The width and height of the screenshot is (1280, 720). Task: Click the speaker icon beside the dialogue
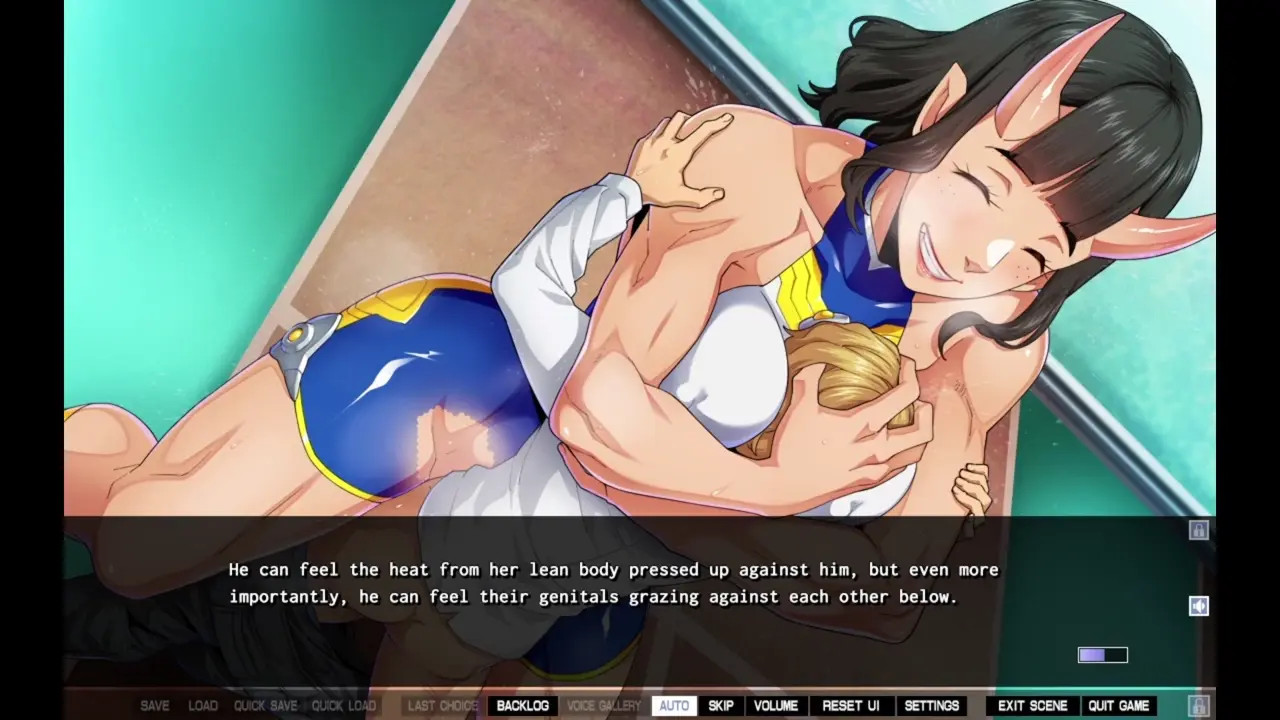pos(1198,606)
